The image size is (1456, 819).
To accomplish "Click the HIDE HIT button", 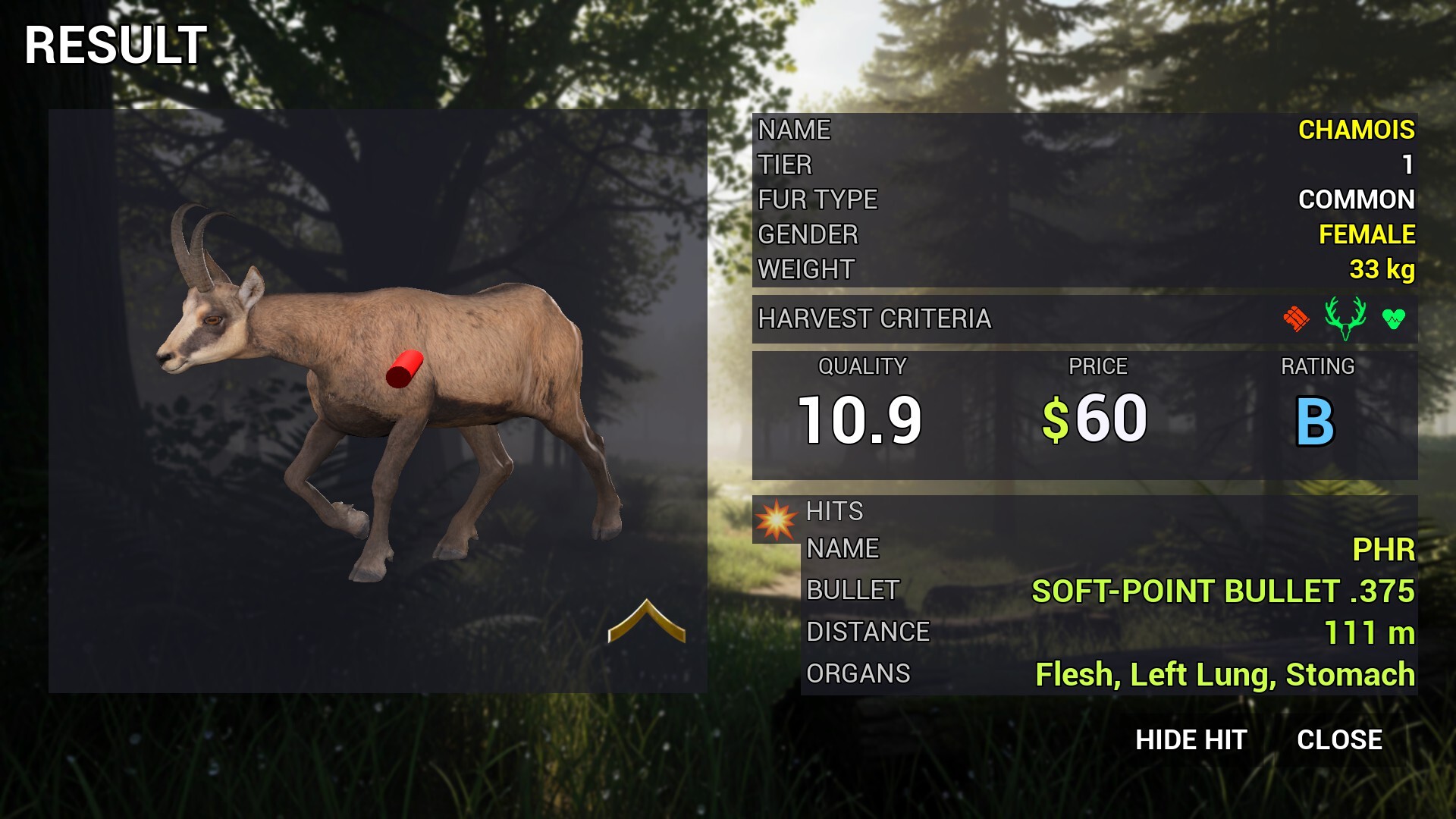I will (x=1191, y=740).
